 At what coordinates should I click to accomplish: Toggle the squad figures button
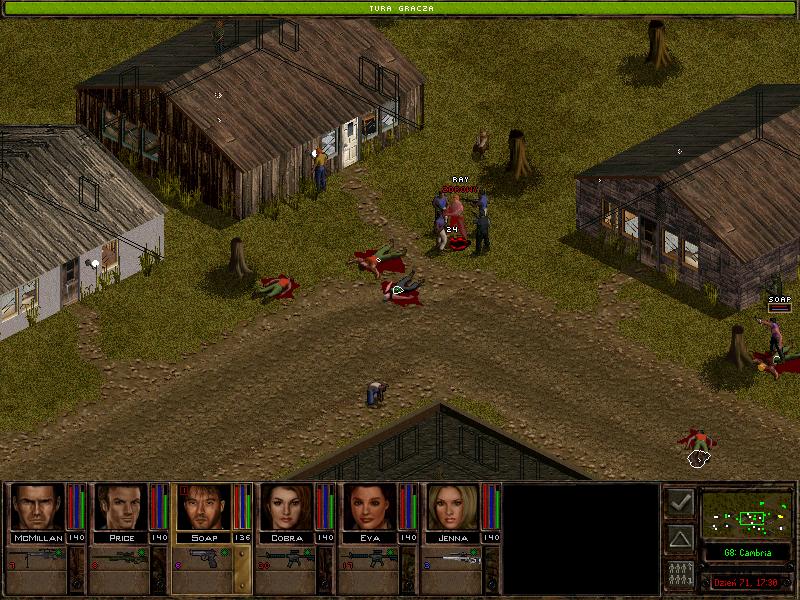(680, 575)
